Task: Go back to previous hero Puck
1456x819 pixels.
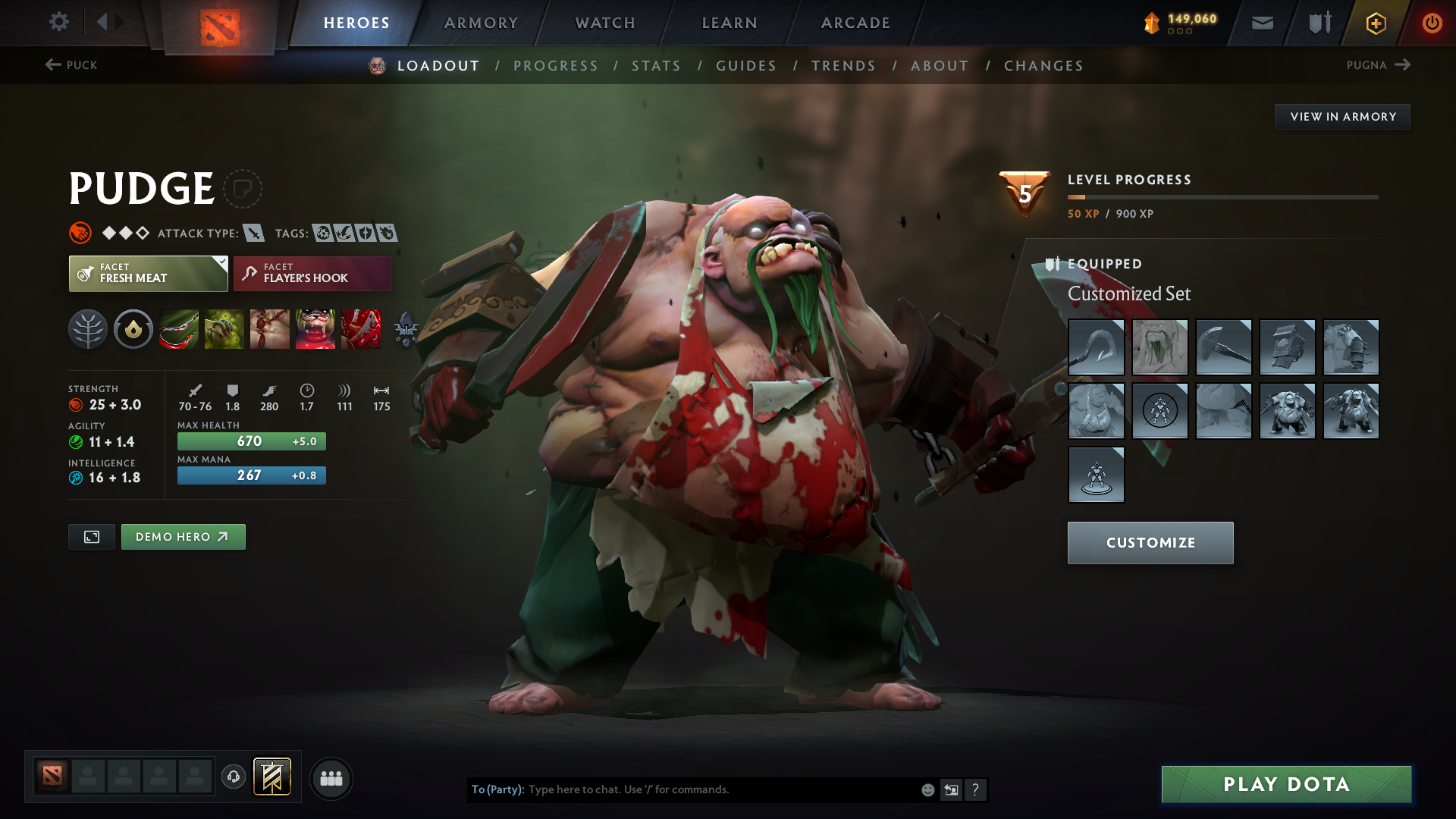Action: pos(52,65)
